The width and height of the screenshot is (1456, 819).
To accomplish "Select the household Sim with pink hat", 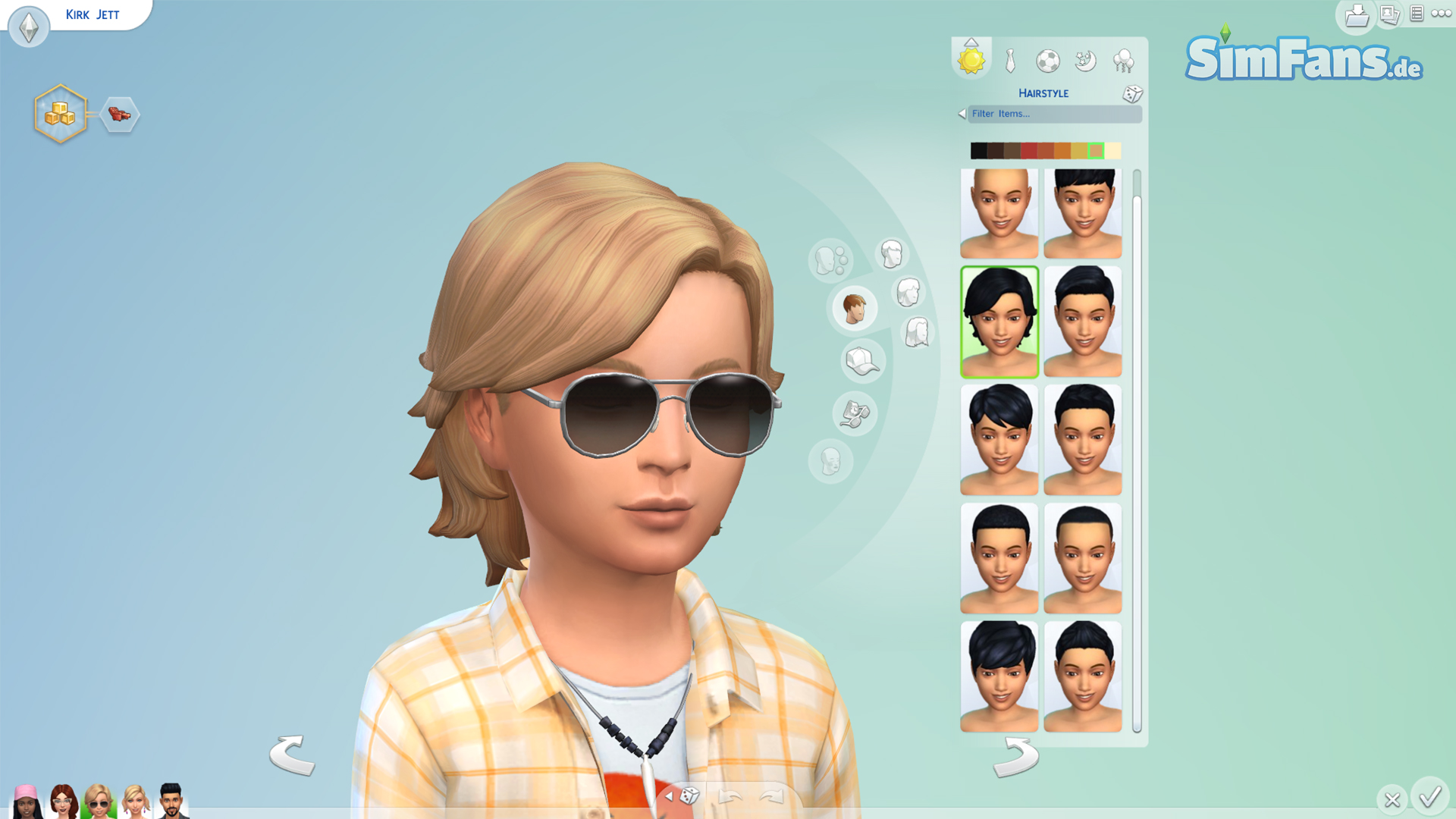I will tap(27, 801).
